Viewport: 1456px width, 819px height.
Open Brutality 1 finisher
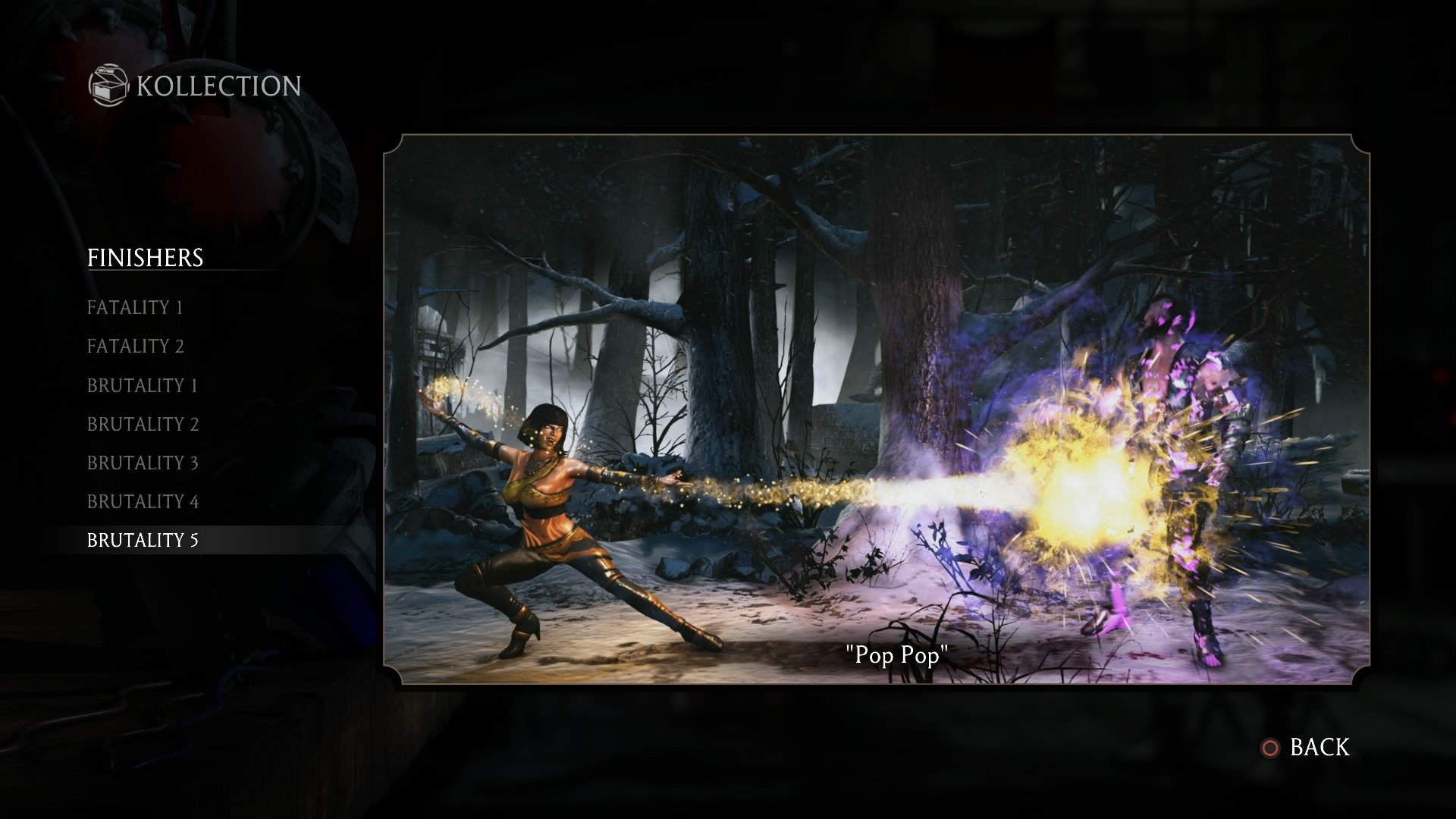[x=143, y=386]
